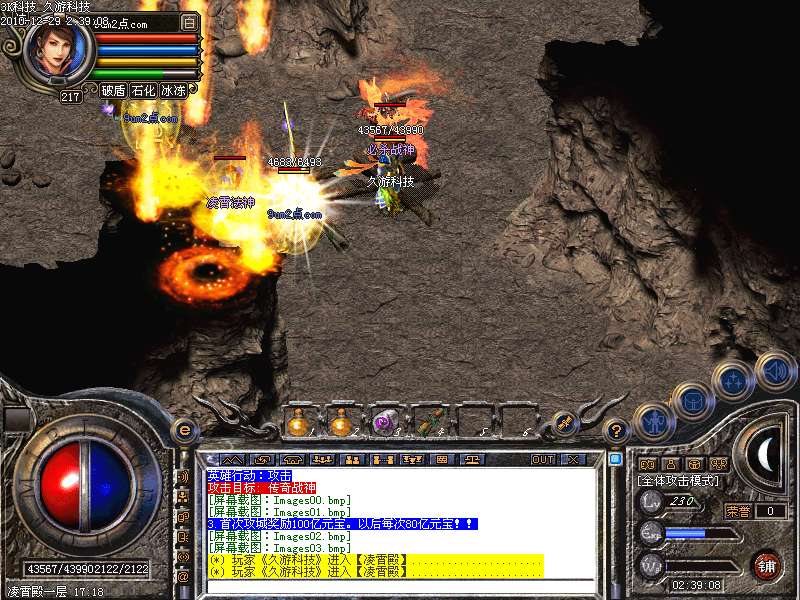Select the 石化 skill button
Screen dimensions: 800x600
[143, 90]
